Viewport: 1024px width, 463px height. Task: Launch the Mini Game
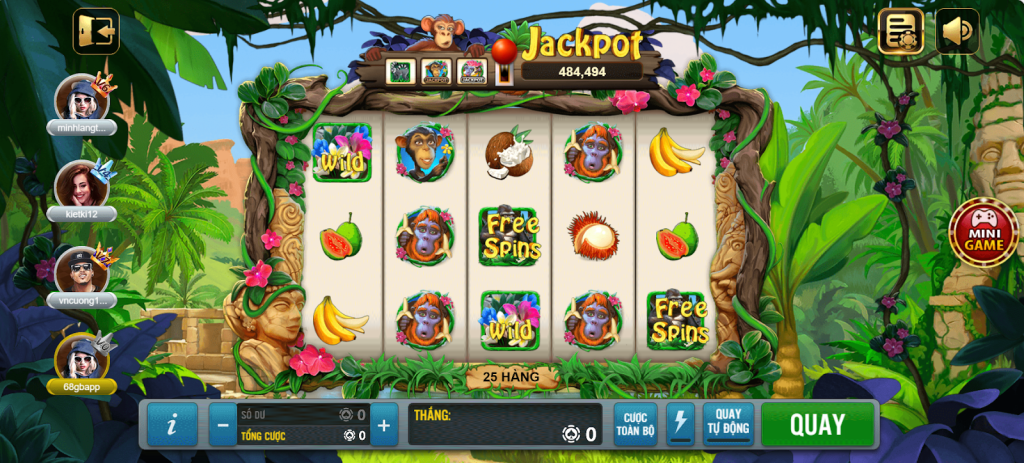pos(983,234)
